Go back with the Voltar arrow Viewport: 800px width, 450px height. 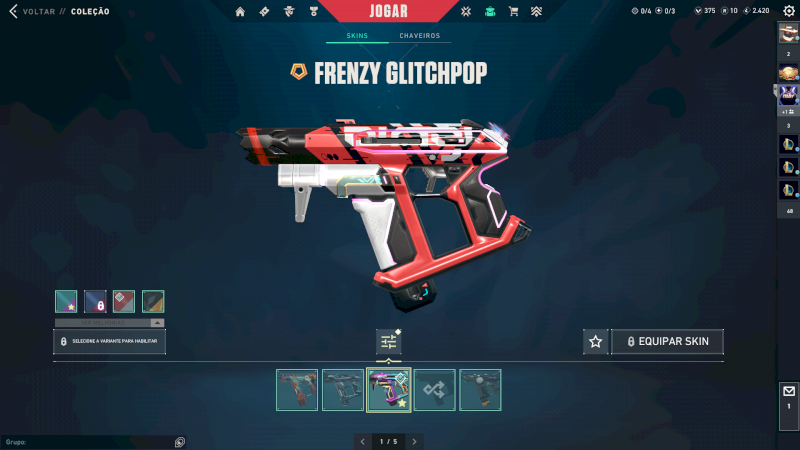pyautogui.click(x=13, y=11)
